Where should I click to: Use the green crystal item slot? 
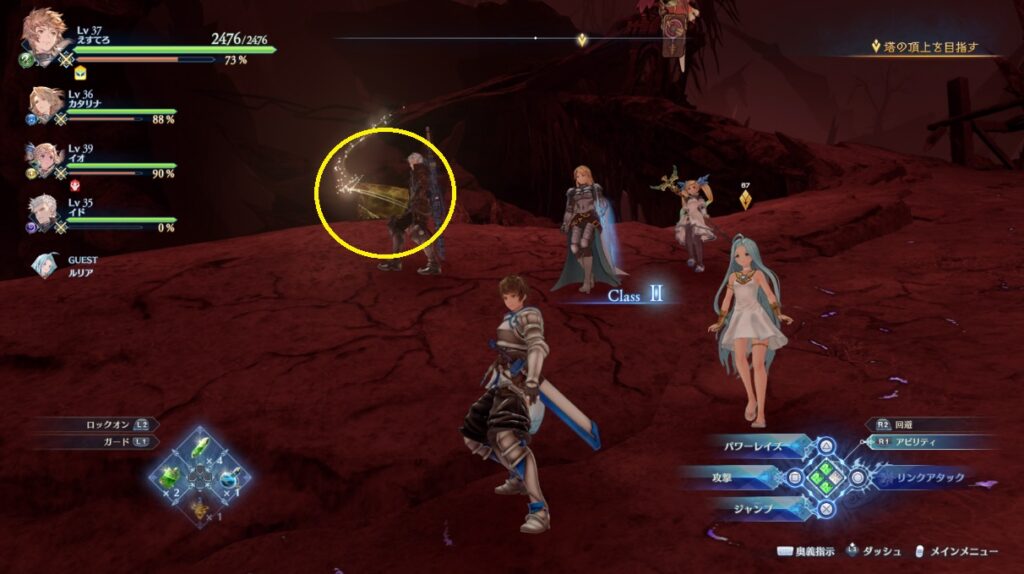200,446
